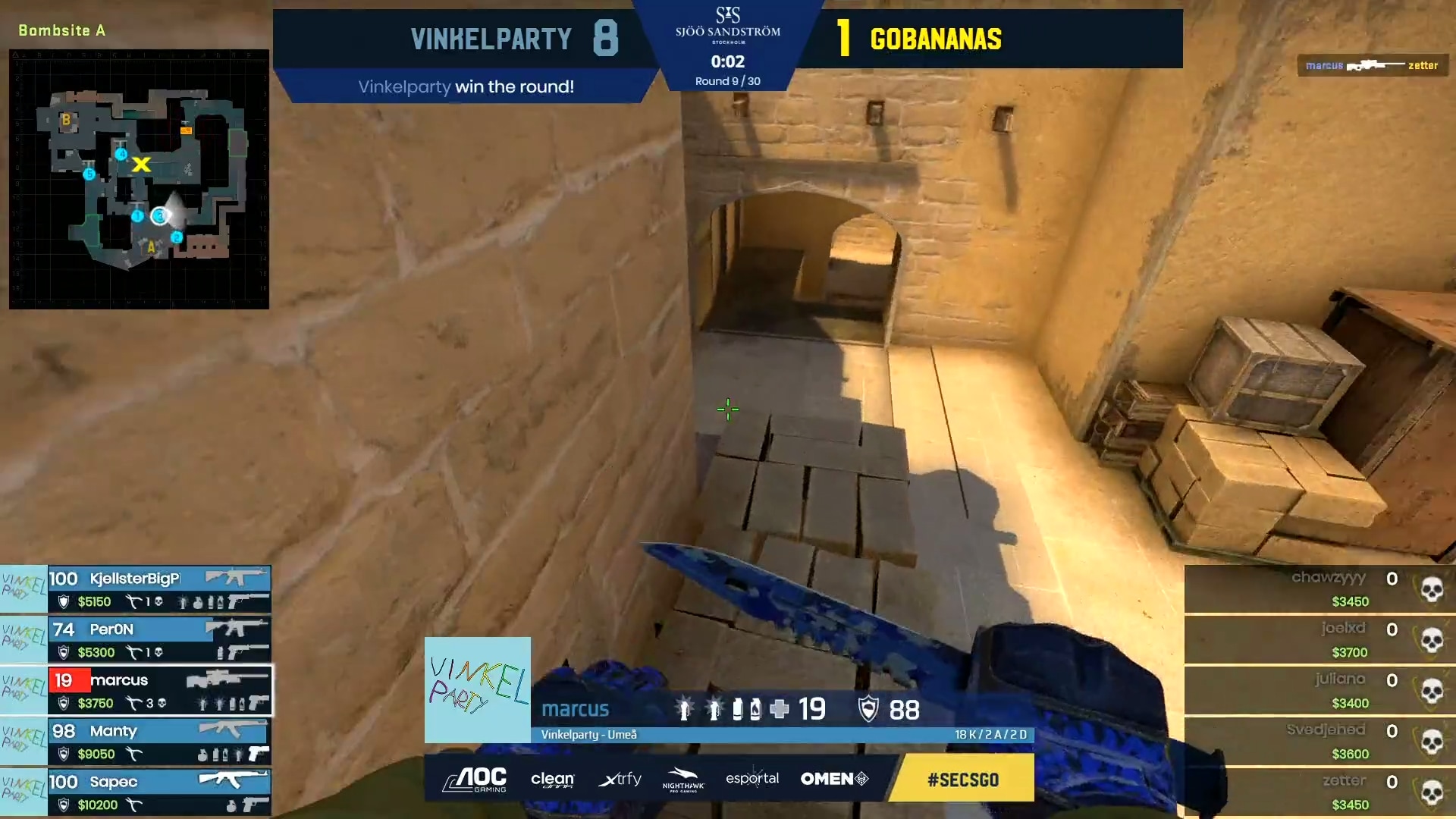The height and width of the screenshot is (819, 1456).
Task: Click the health cross icon next to 19
Action: 780,709
